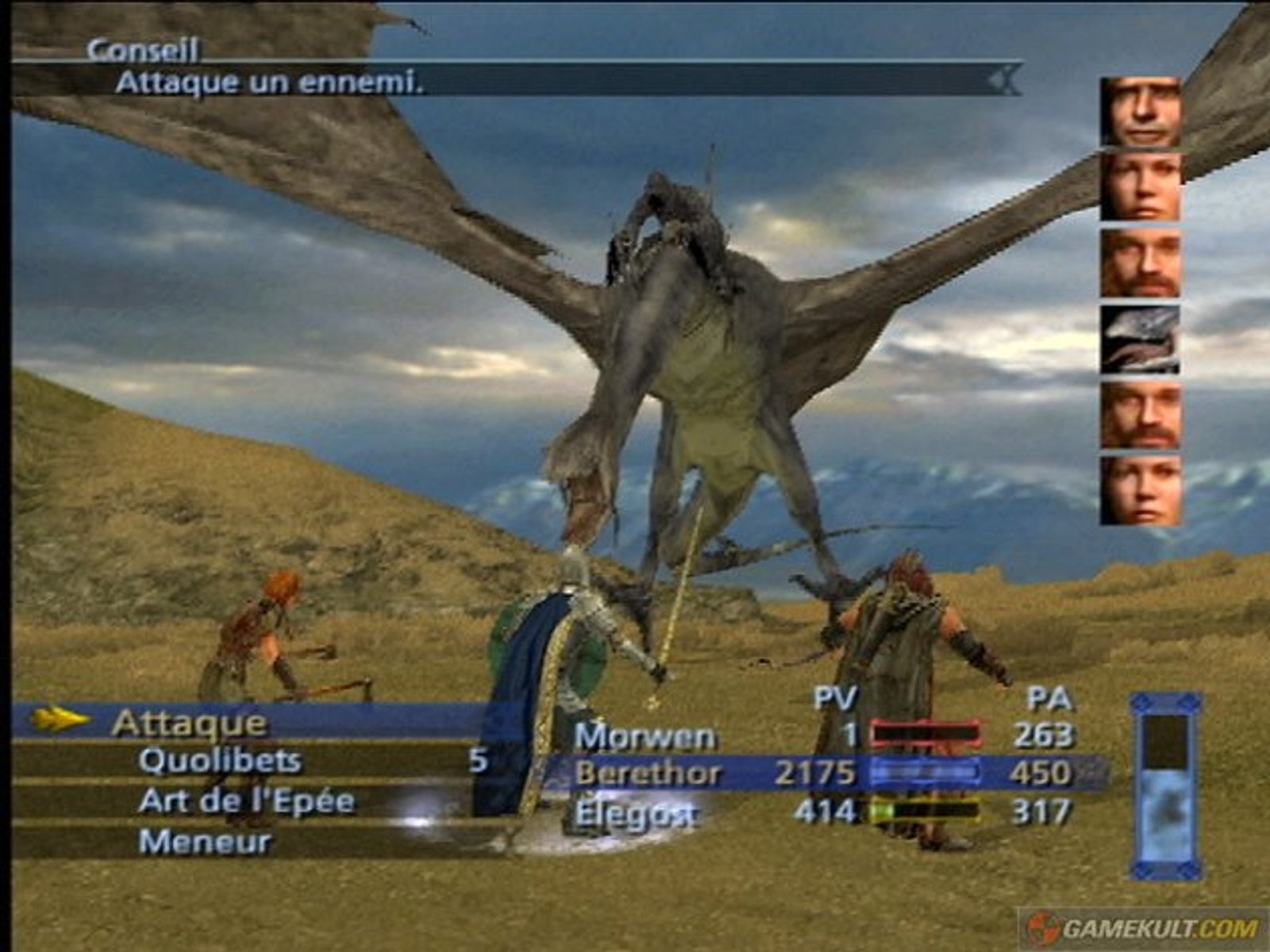Image resolution: width=1270 pixels, height=952 pixels.
Task: Select the Attaque command
Action: pyautogui.click(x=189, y=723)
